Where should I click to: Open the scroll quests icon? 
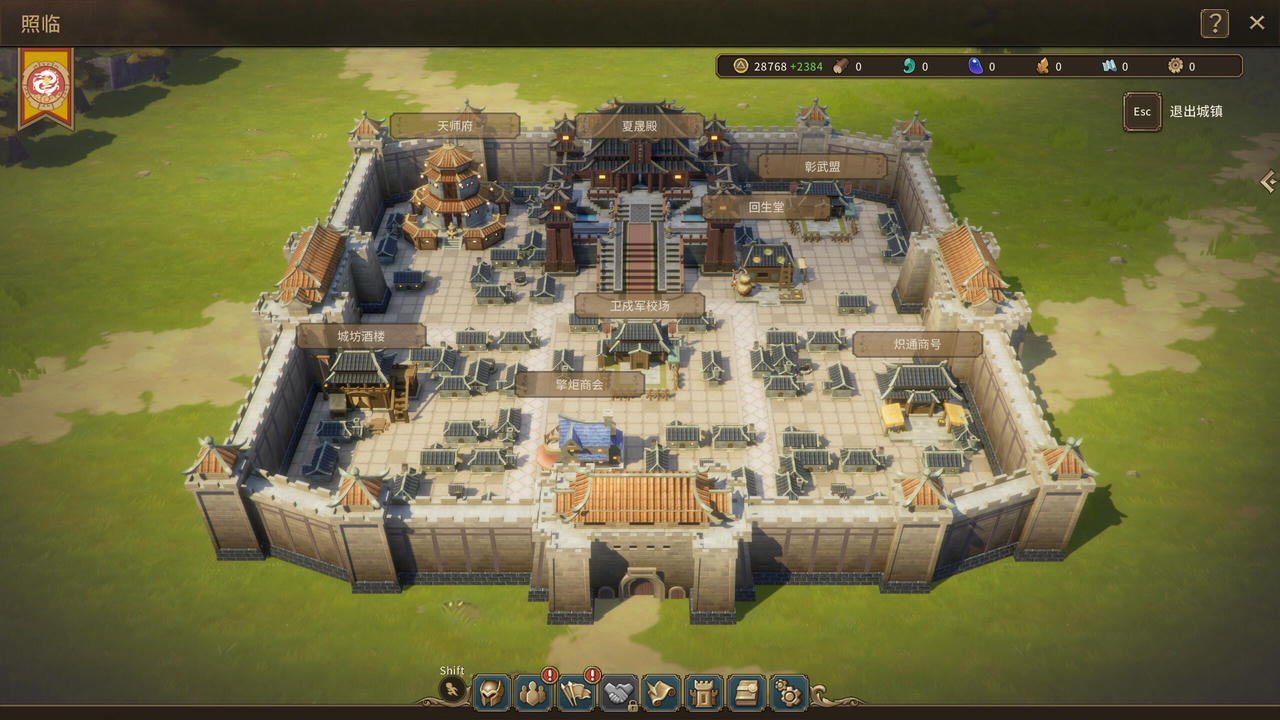660,692
